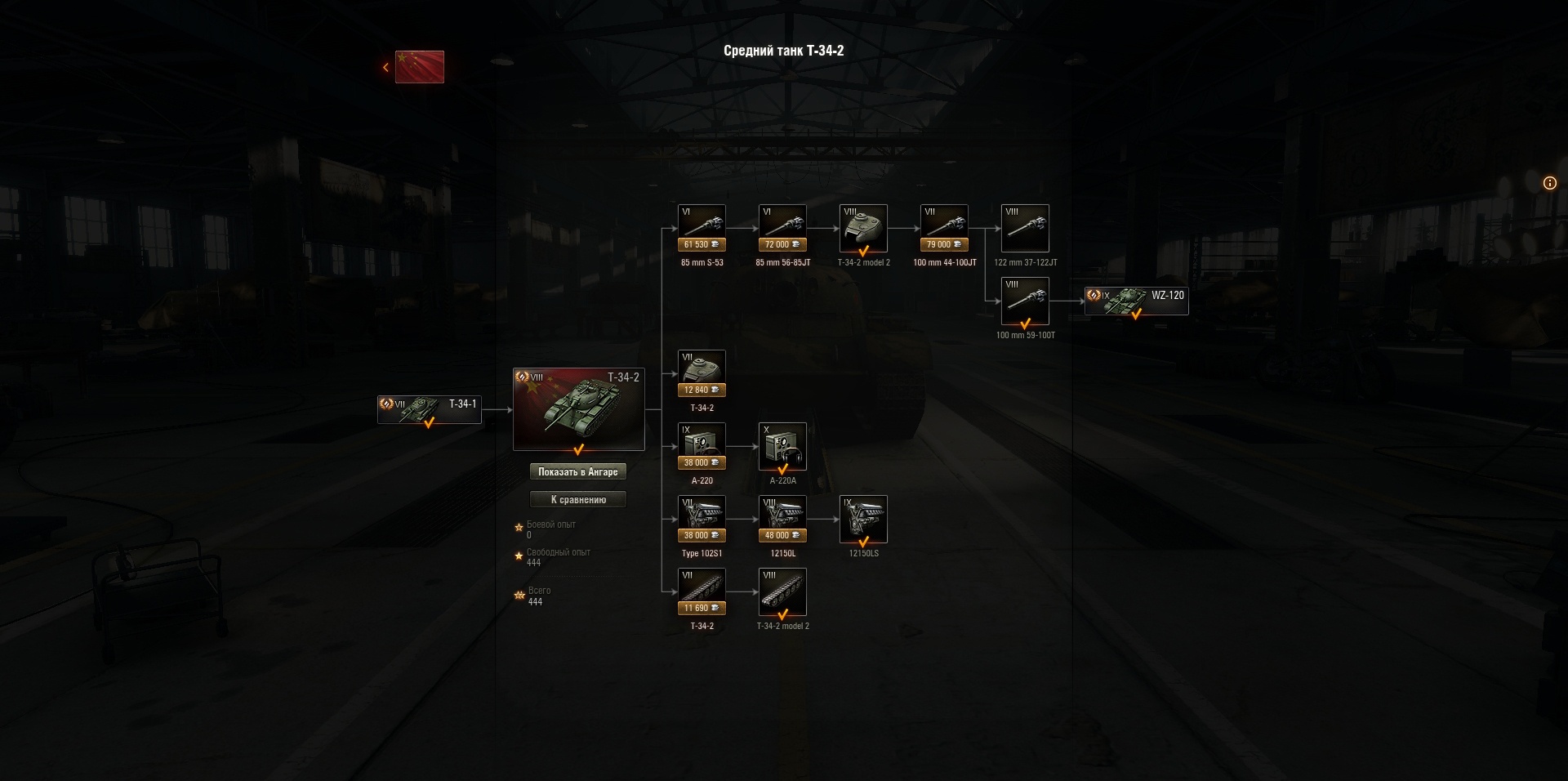Click the Показать в Ангаре button
Viewport: 1568px width, 781px height.
pos(579,471)
